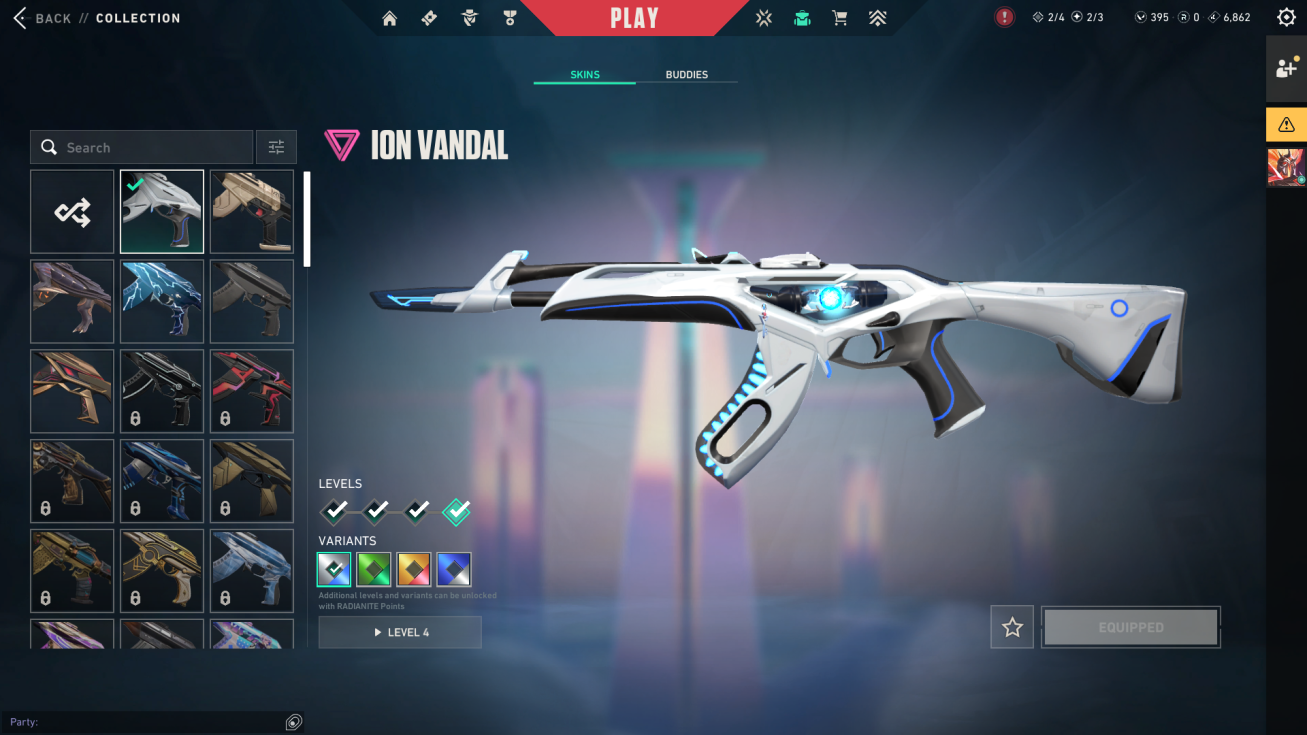The image size is (1307, 735).
Task: Favorite this skin with the star button
Action: coord(1012,627)
